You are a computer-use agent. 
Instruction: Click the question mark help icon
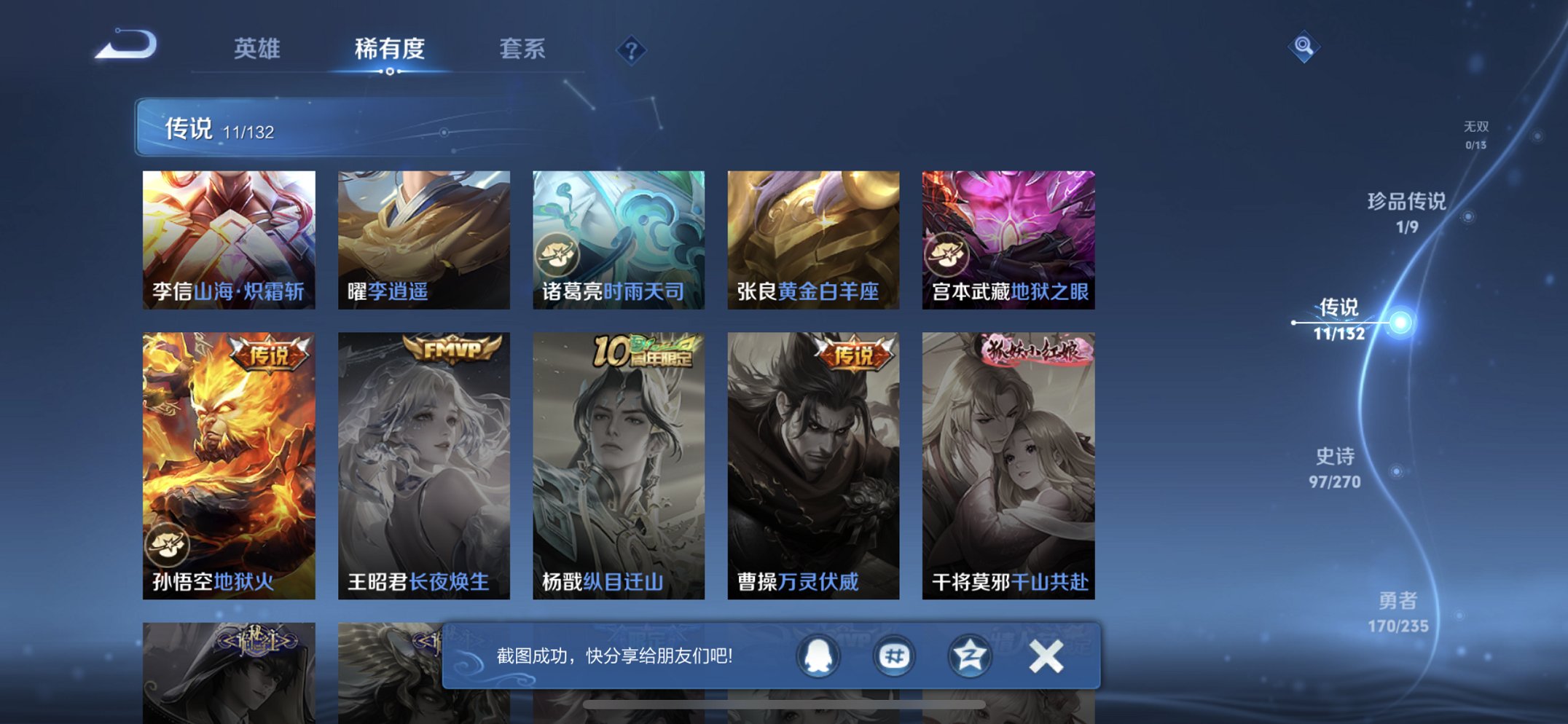631,51
